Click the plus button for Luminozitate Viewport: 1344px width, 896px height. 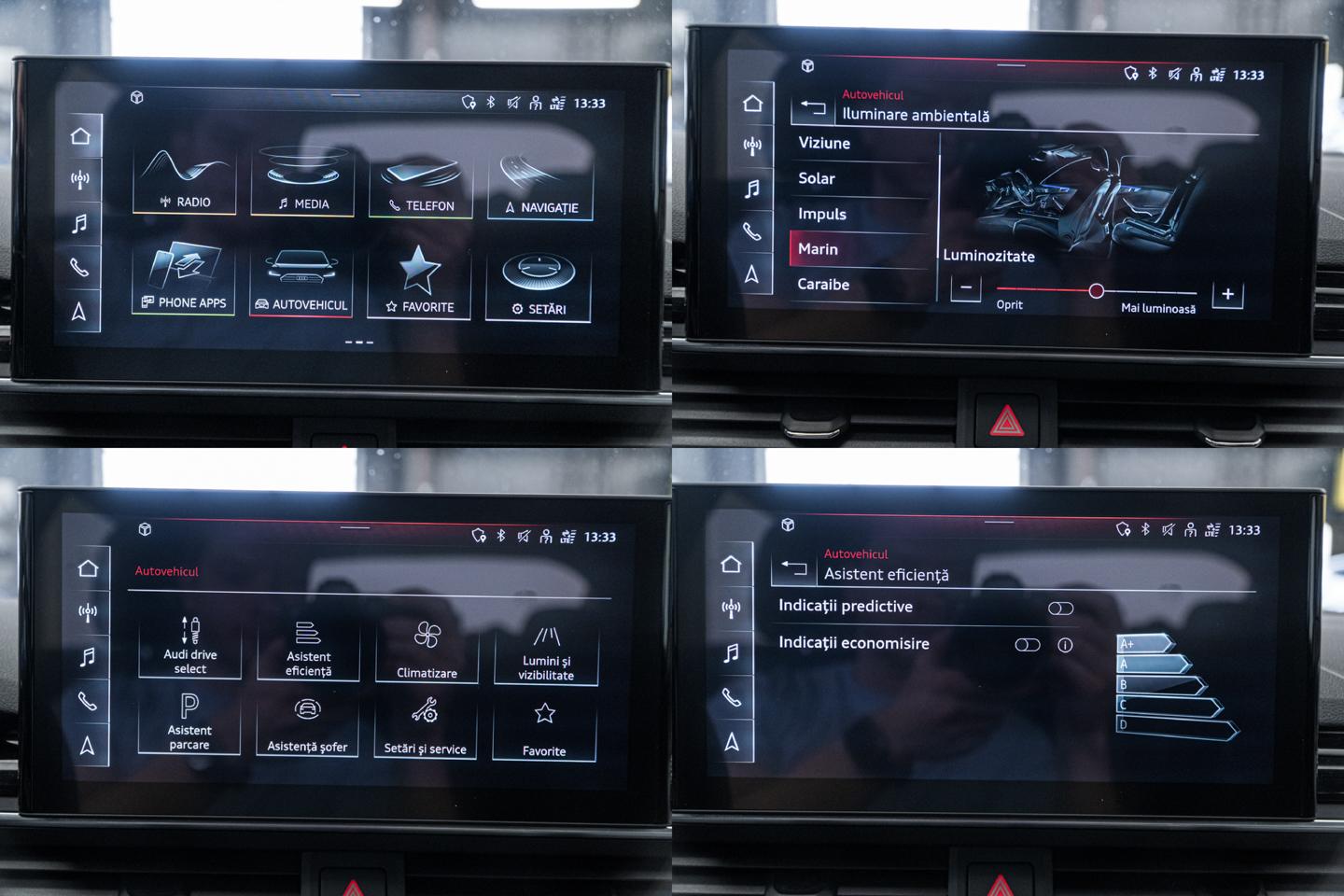[x=1227, y=295]
